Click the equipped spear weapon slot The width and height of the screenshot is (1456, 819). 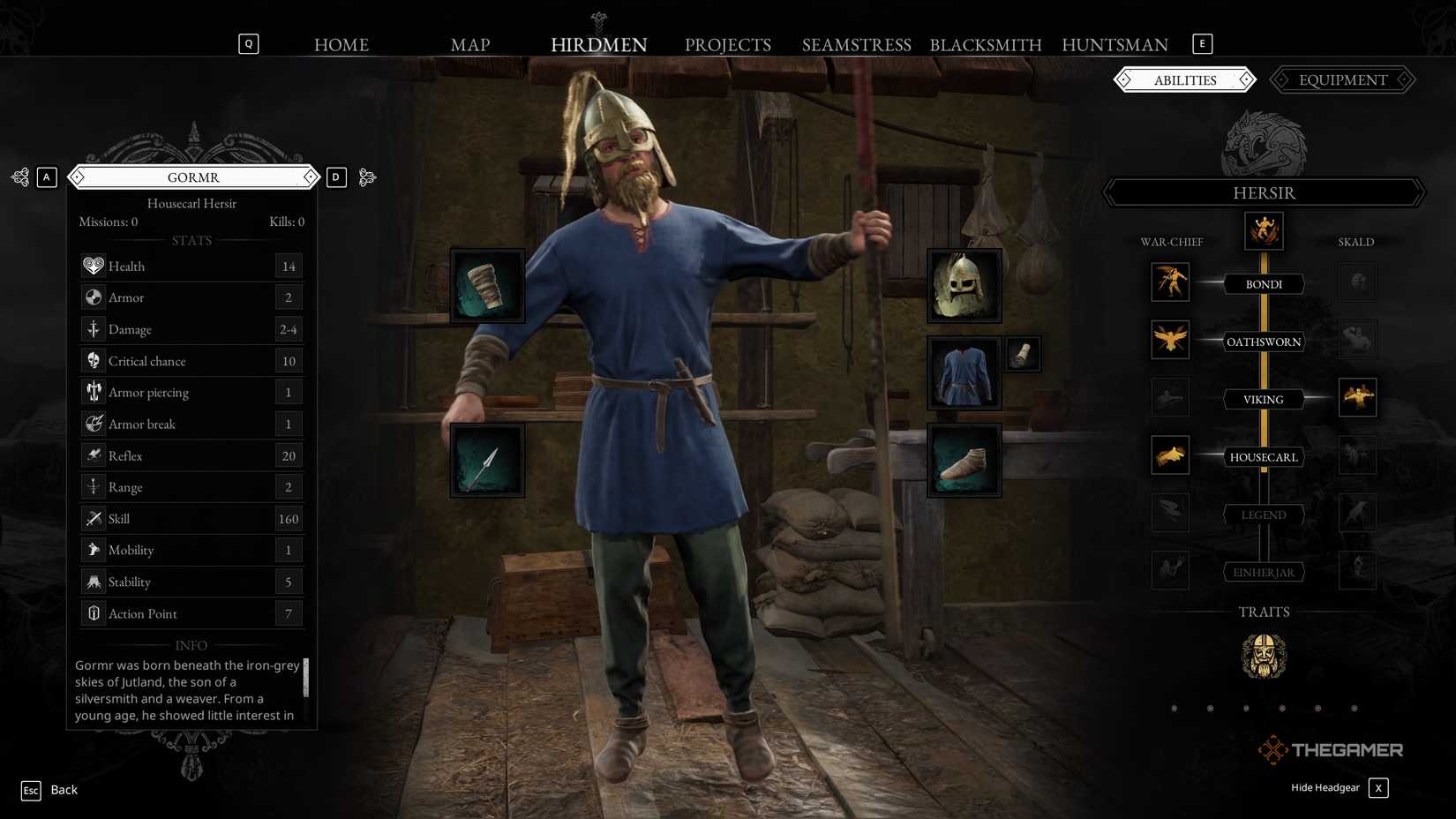click(487, 459)
